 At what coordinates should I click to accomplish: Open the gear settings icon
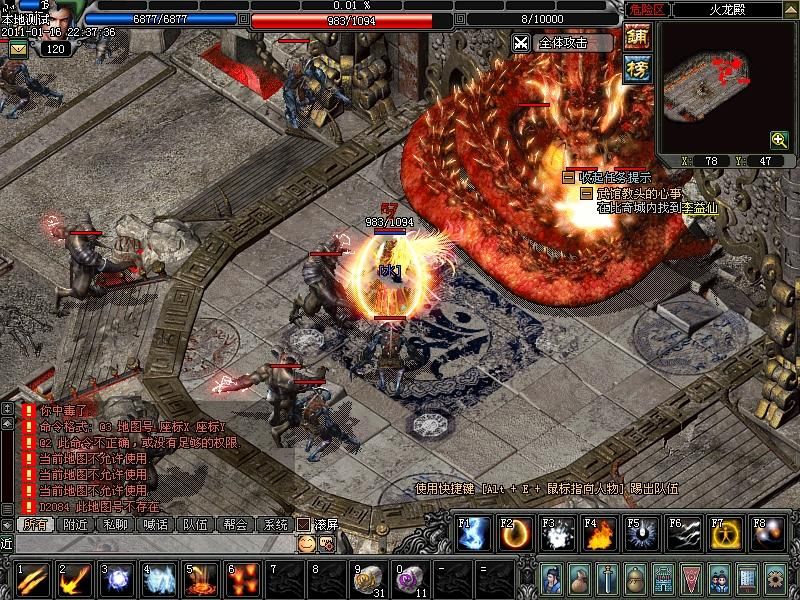774,577
